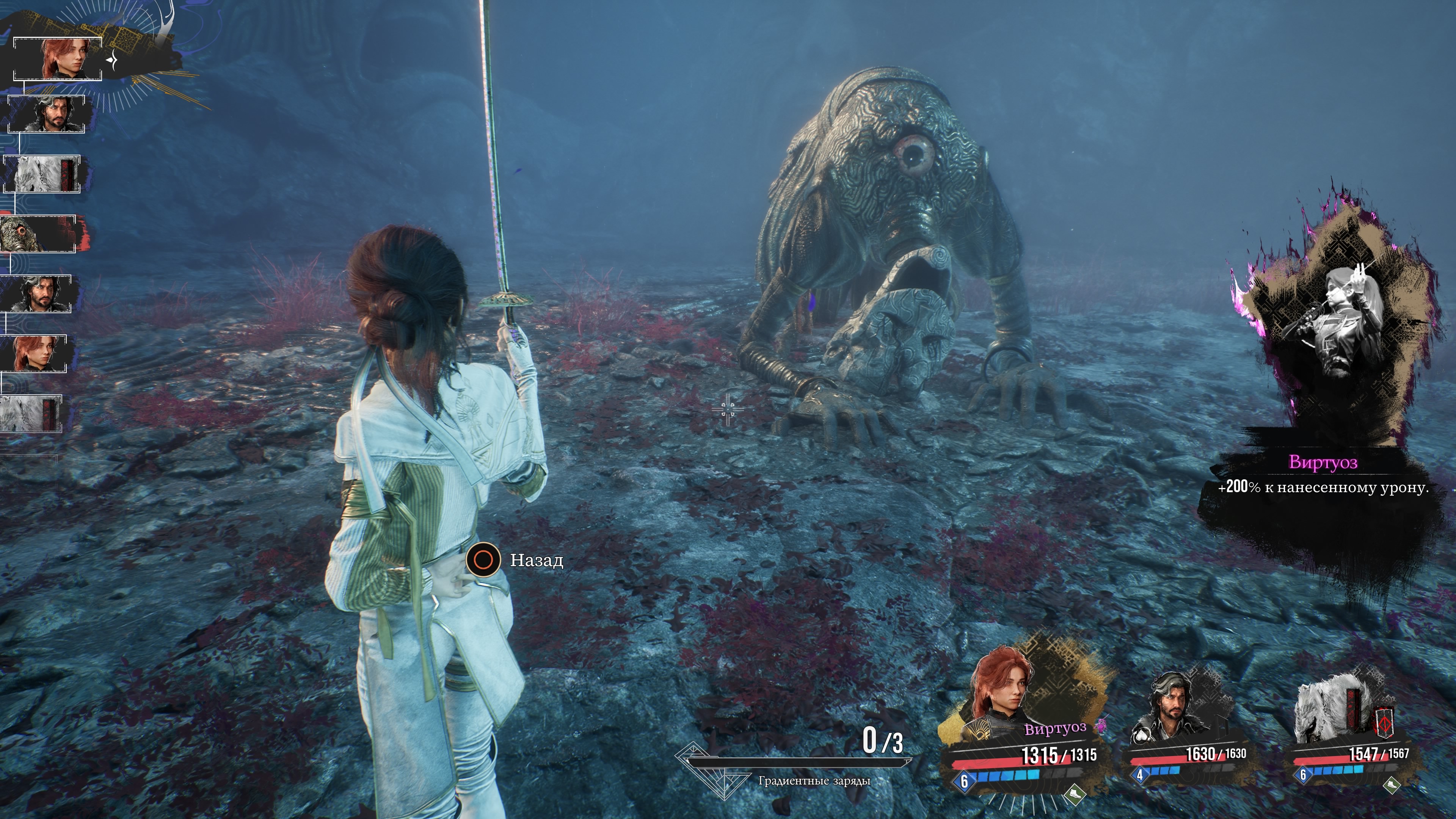1456x819 pixels.
Task: Select the one-eyed enemy portrait in turn order
Action: pyautogui.click(x=37, y=234)
